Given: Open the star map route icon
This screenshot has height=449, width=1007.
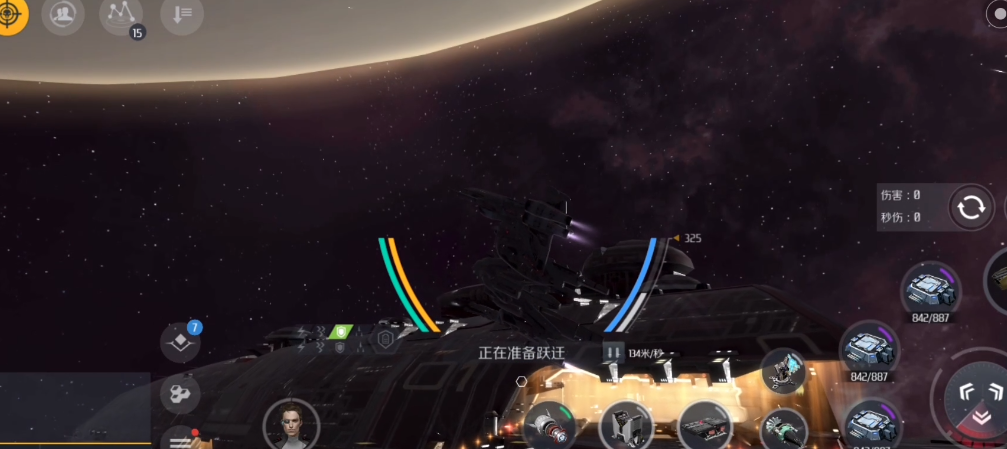Looking at the screenshot, I should (x=122, y=16).
